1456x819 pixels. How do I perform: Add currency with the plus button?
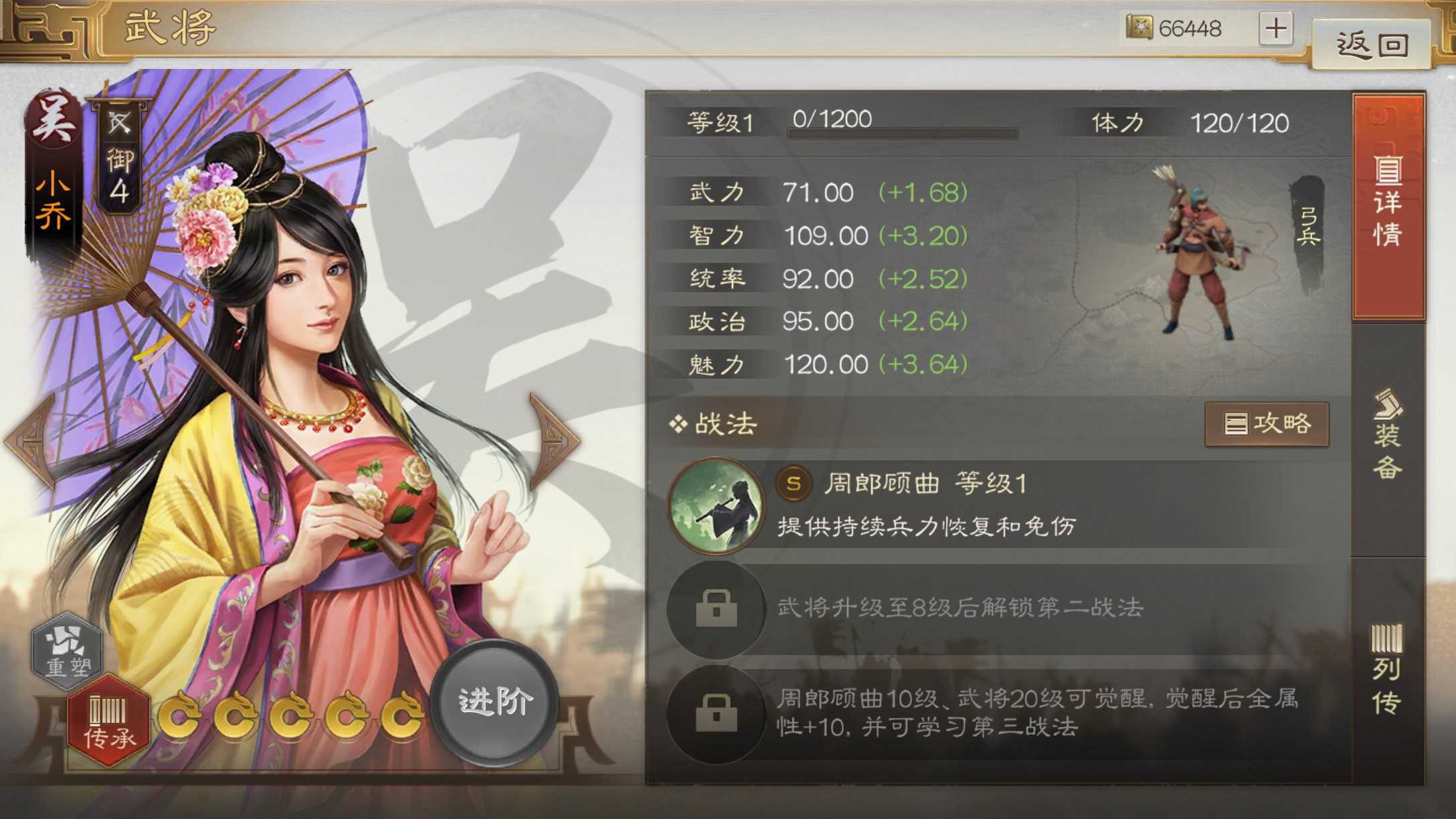pyautogui.click(x=1275, y=29)
